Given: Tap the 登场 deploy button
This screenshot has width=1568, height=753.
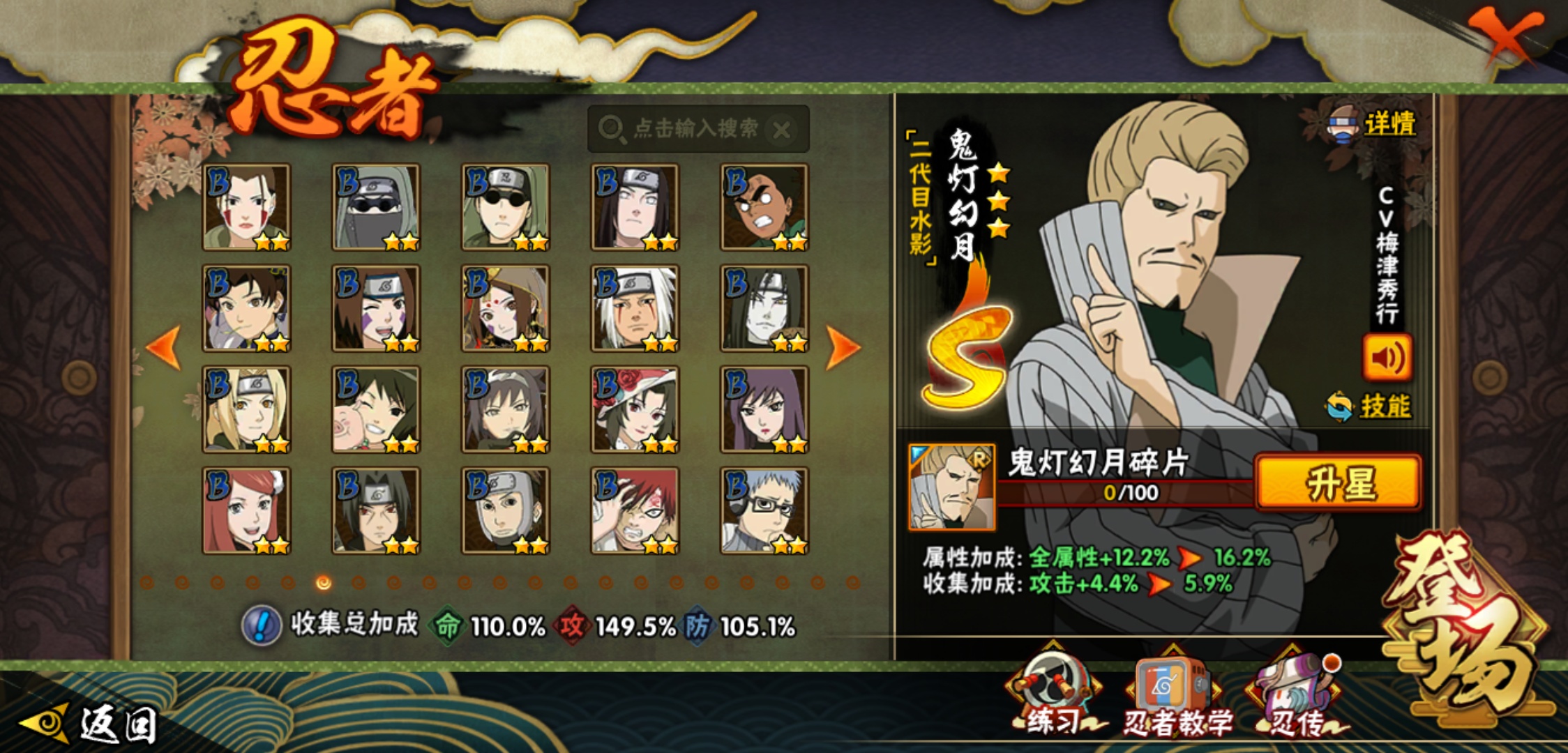Looking at the screenshot, I should 1465,627.
